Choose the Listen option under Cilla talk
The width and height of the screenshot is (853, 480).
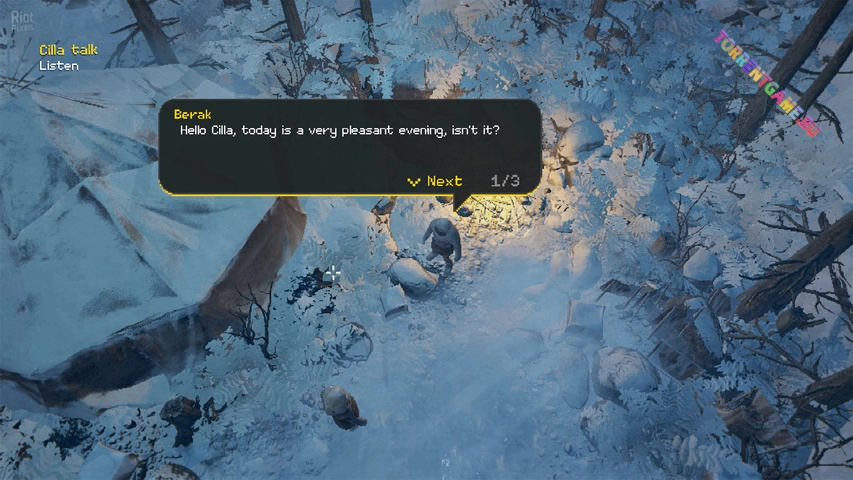pos(59,66)
